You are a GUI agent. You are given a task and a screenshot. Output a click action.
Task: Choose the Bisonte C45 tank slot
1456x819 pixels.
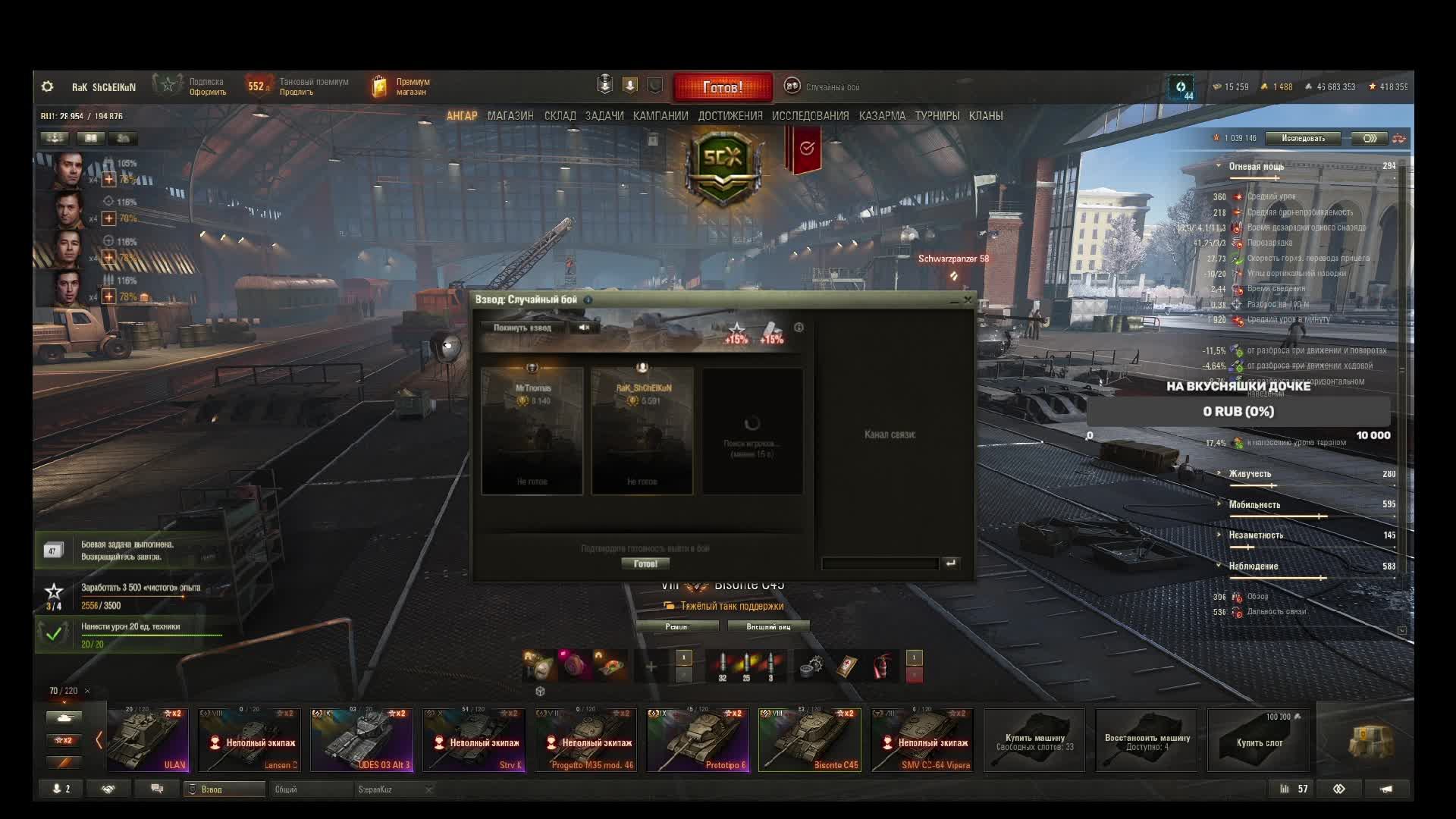[810, 740]
